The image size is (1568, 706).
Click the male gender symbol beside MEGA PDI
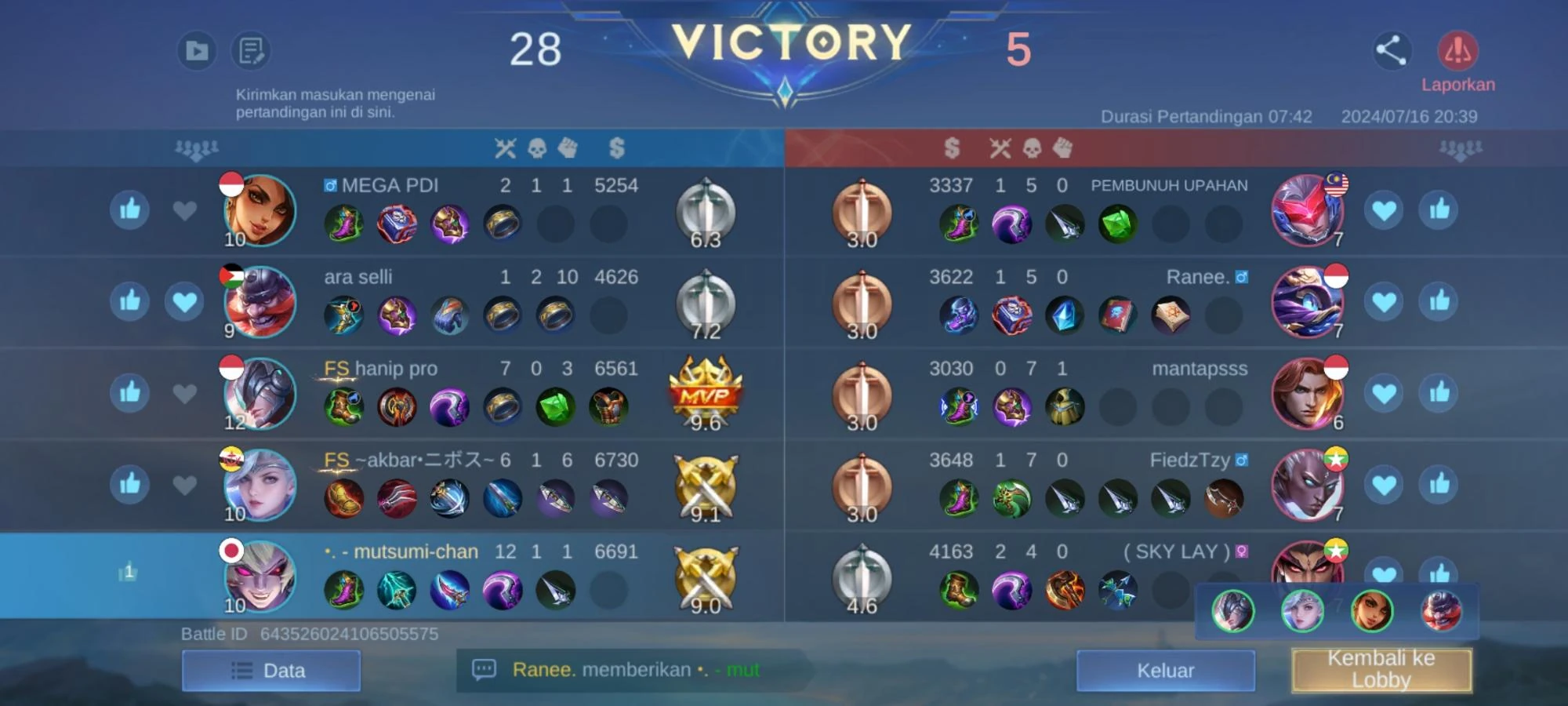pos(332,185)
